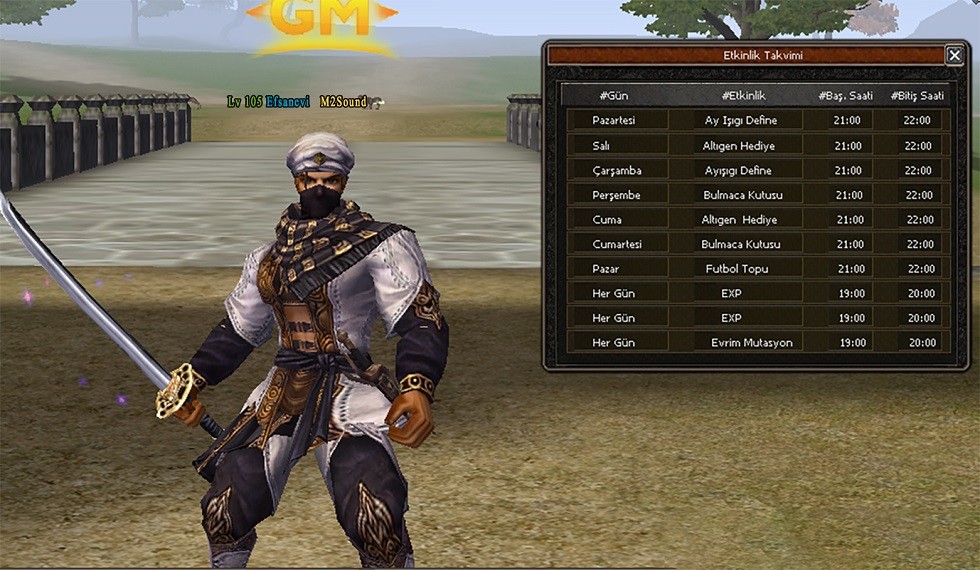Screen dimensions: 980x570
Task: Close the Etkinlik Takvimi window
Action: coord(954,56)
